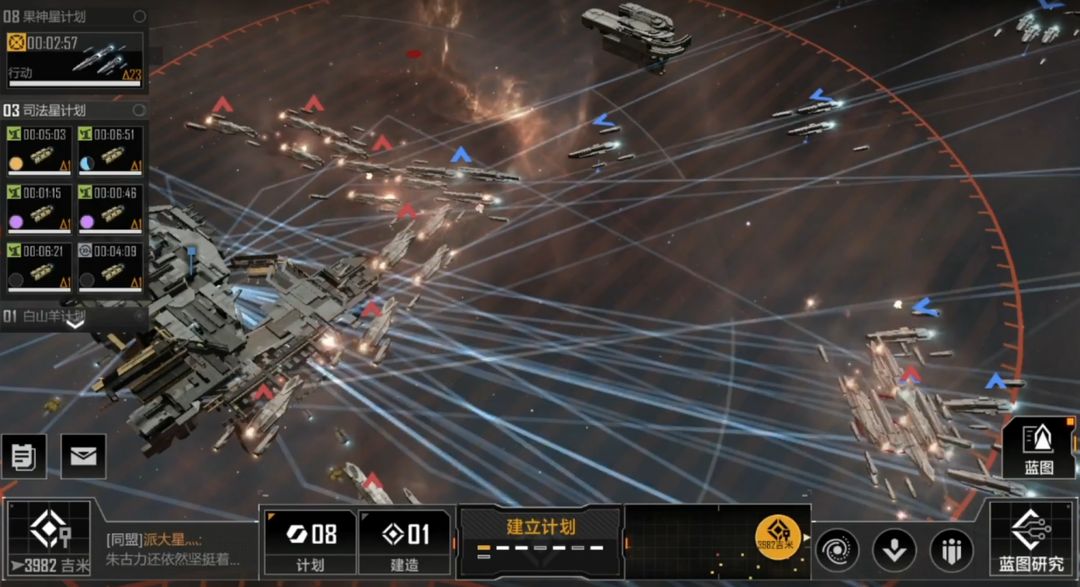Viewport: 1080px width, 587px height.
Task: Select the ship card with 00:05:03 timer
Action: (38, 150)
